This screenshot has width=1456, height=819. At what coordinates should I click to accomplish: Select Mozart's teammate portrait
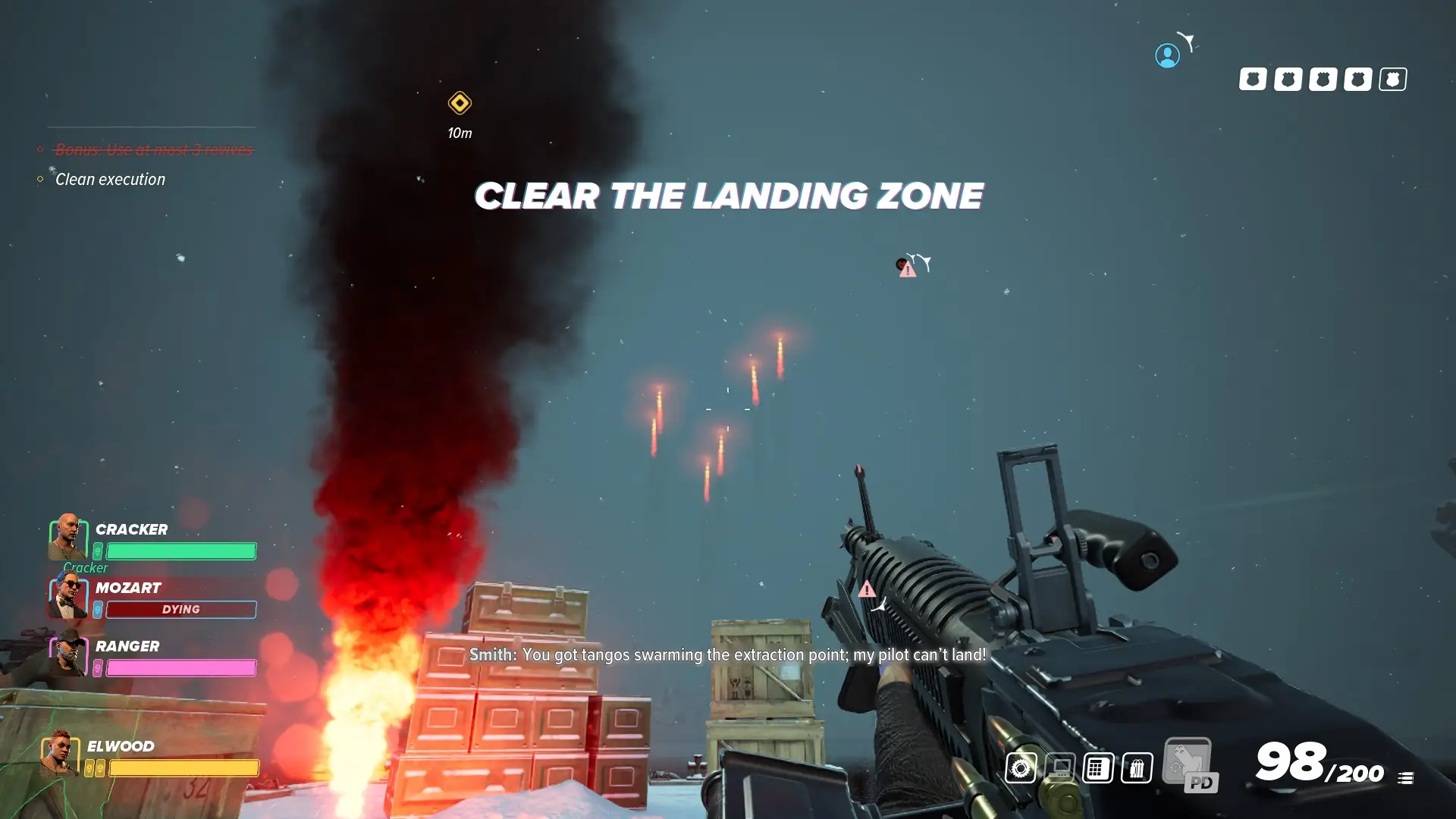[x=68, y=595]
